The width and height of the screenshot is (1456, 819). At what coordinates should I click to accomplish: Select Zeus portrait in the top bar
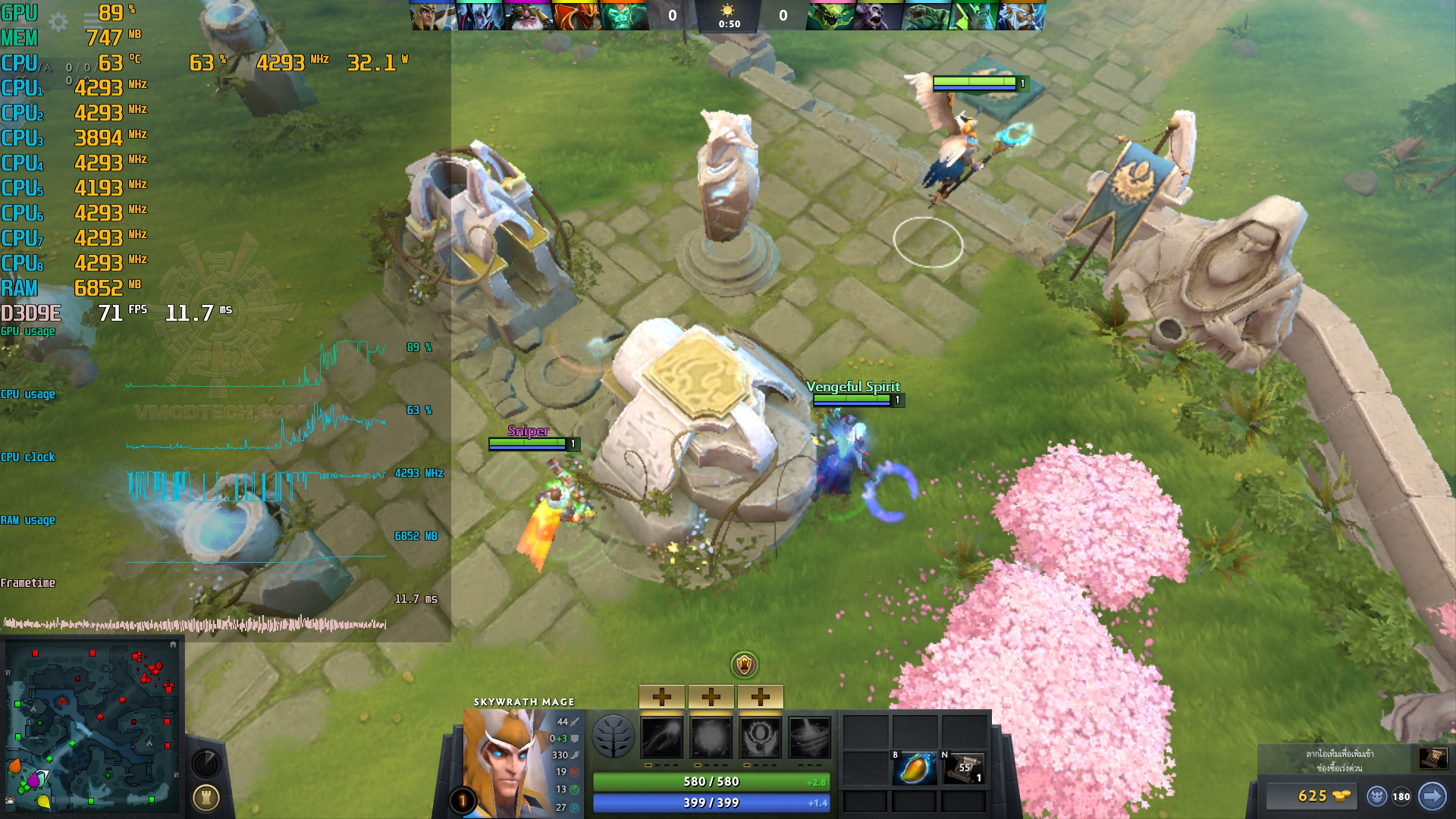point(1021,15)
